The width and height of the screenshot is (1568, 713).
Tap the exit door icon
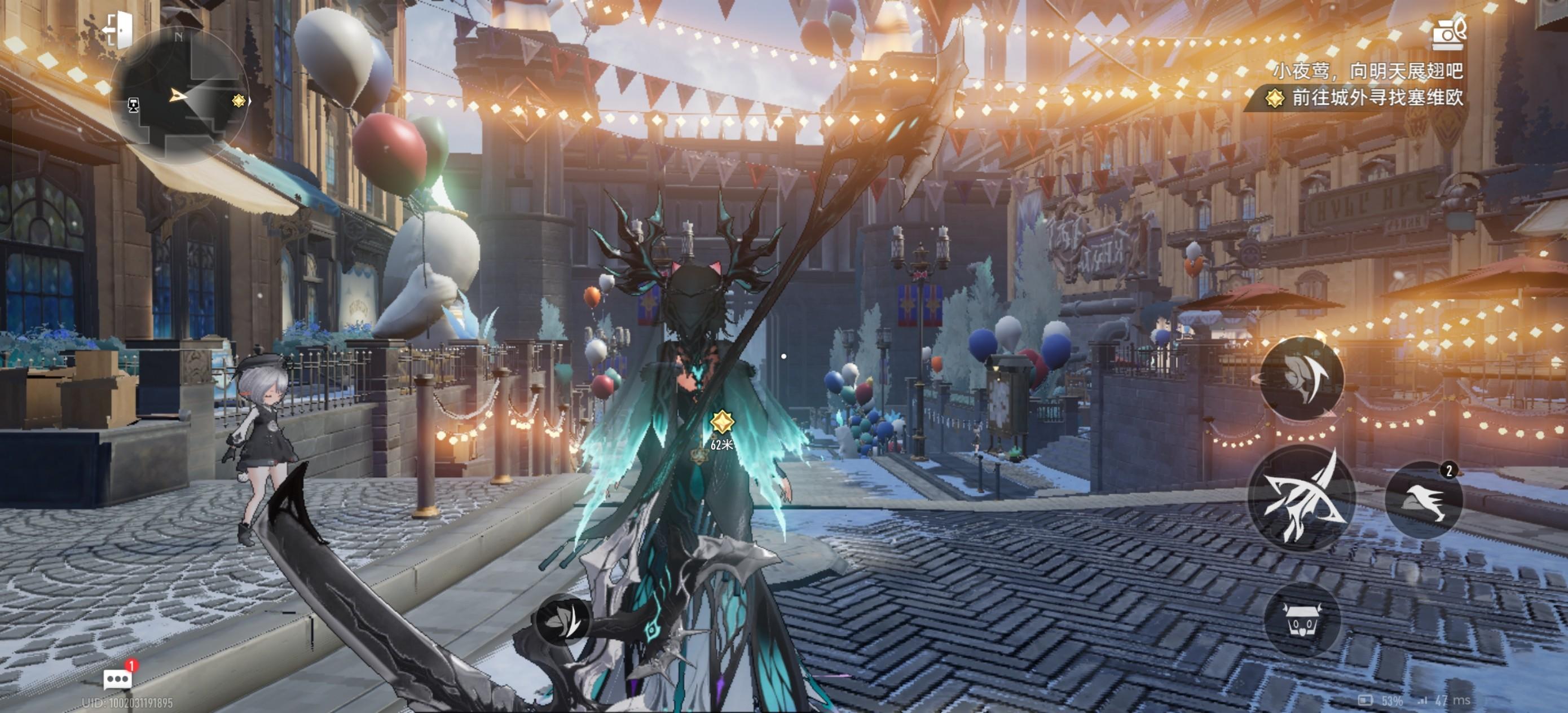point(118,29)
